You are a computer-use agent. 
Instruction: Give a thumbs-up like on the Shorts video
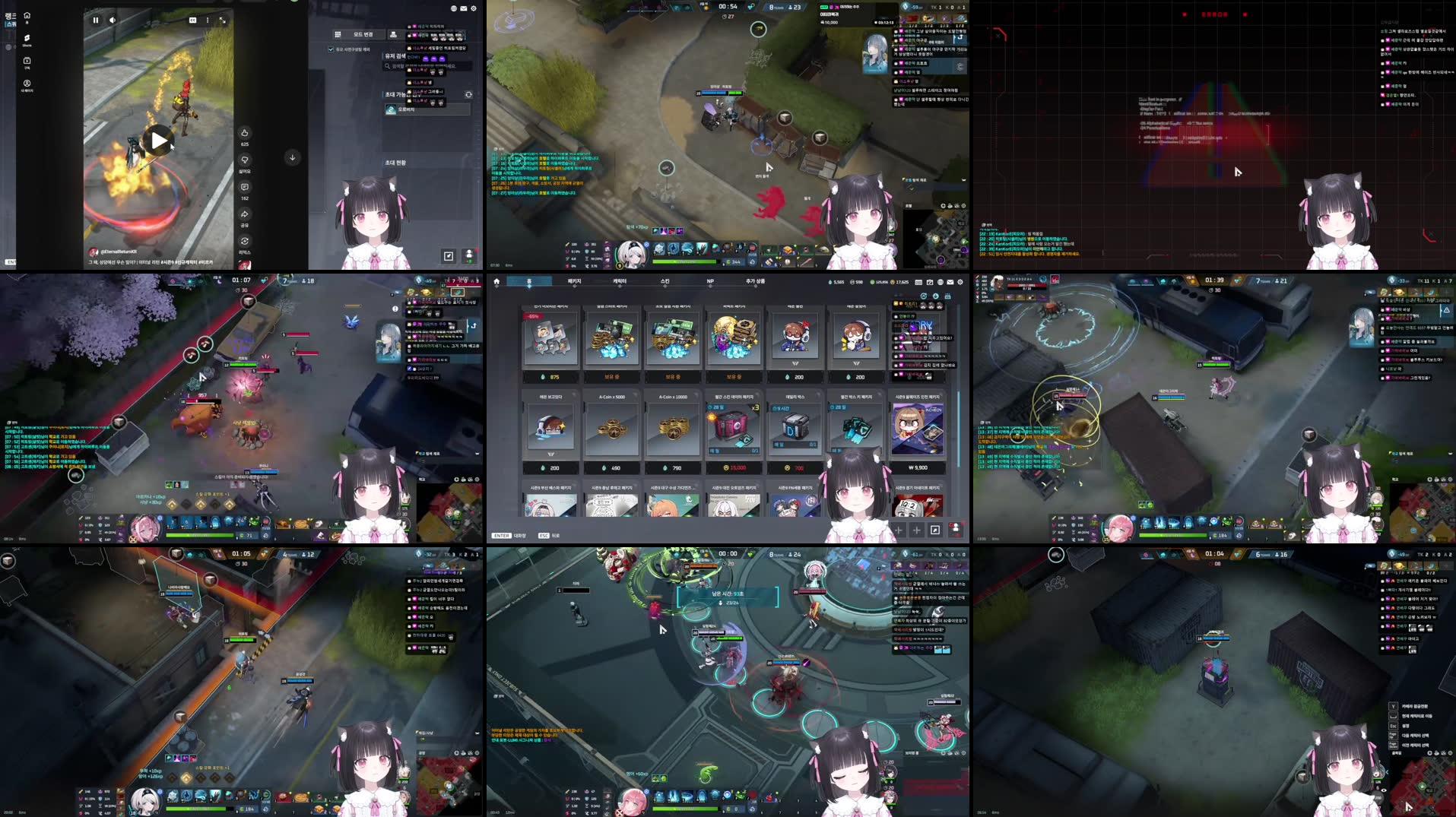pos(245,133)
